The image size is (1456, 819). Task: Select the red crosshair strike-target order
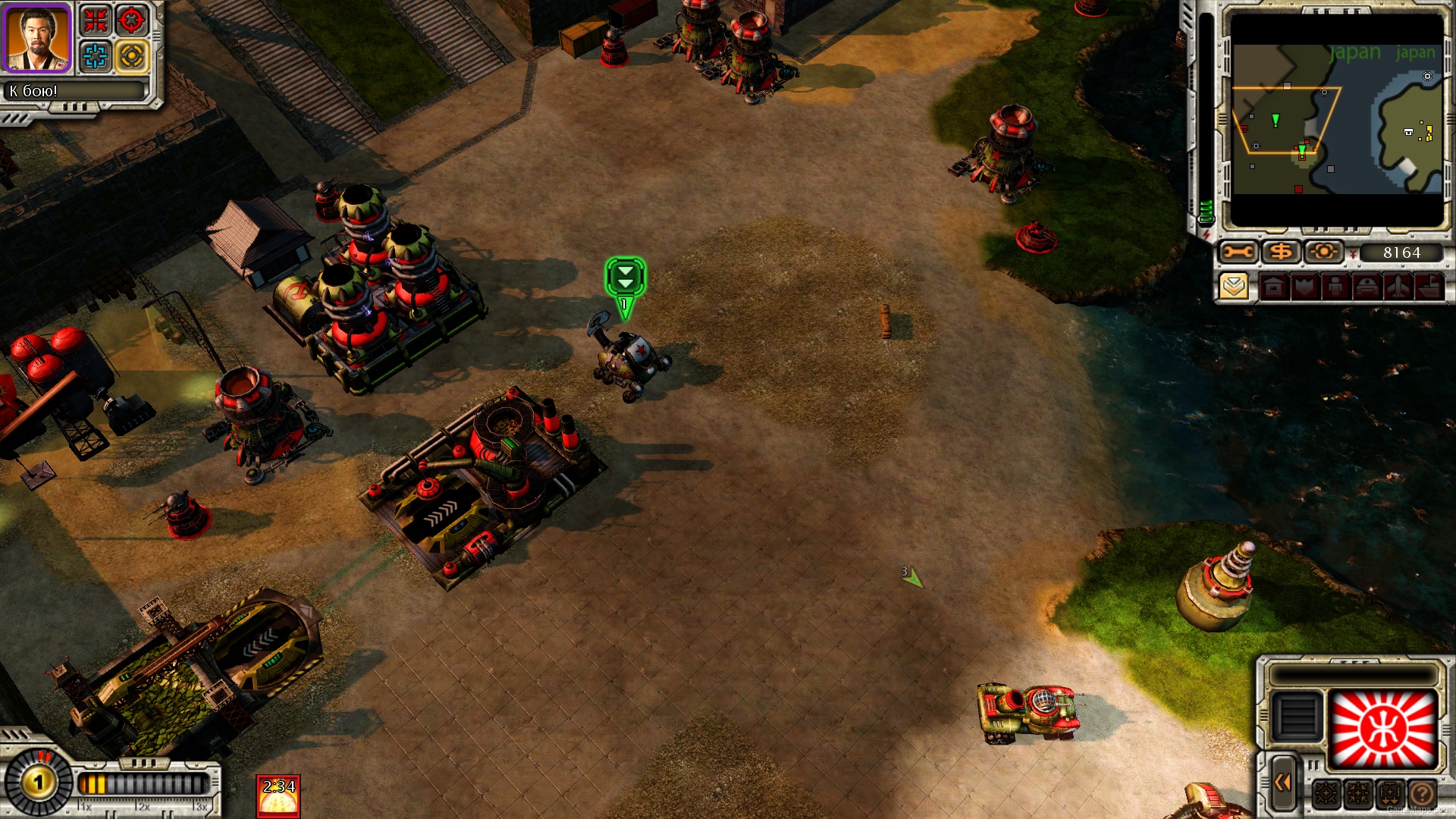(x=132, y=20)
